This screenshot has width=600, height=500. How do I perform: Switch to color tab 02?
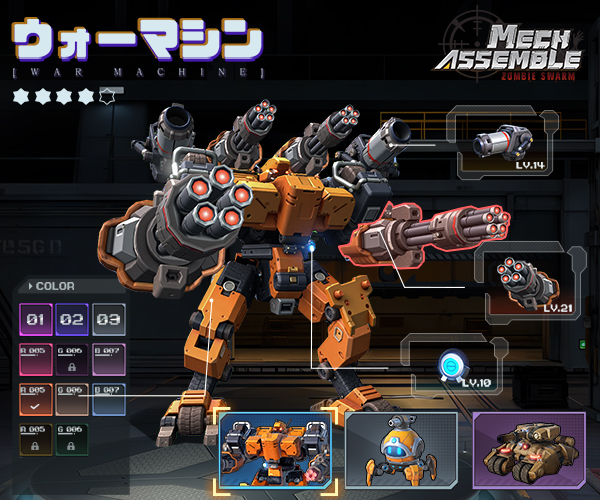point(72,321)
